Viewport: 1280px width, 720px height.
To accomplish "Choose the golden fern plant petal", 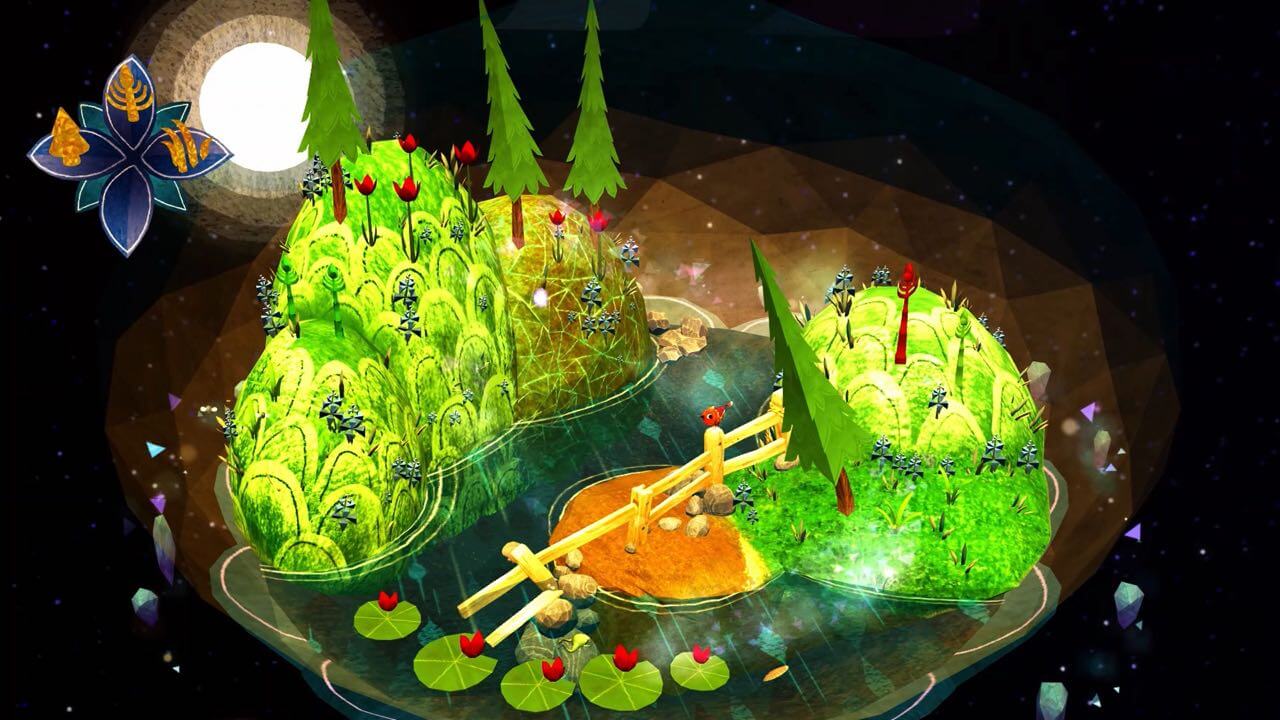I will [129, 95].
